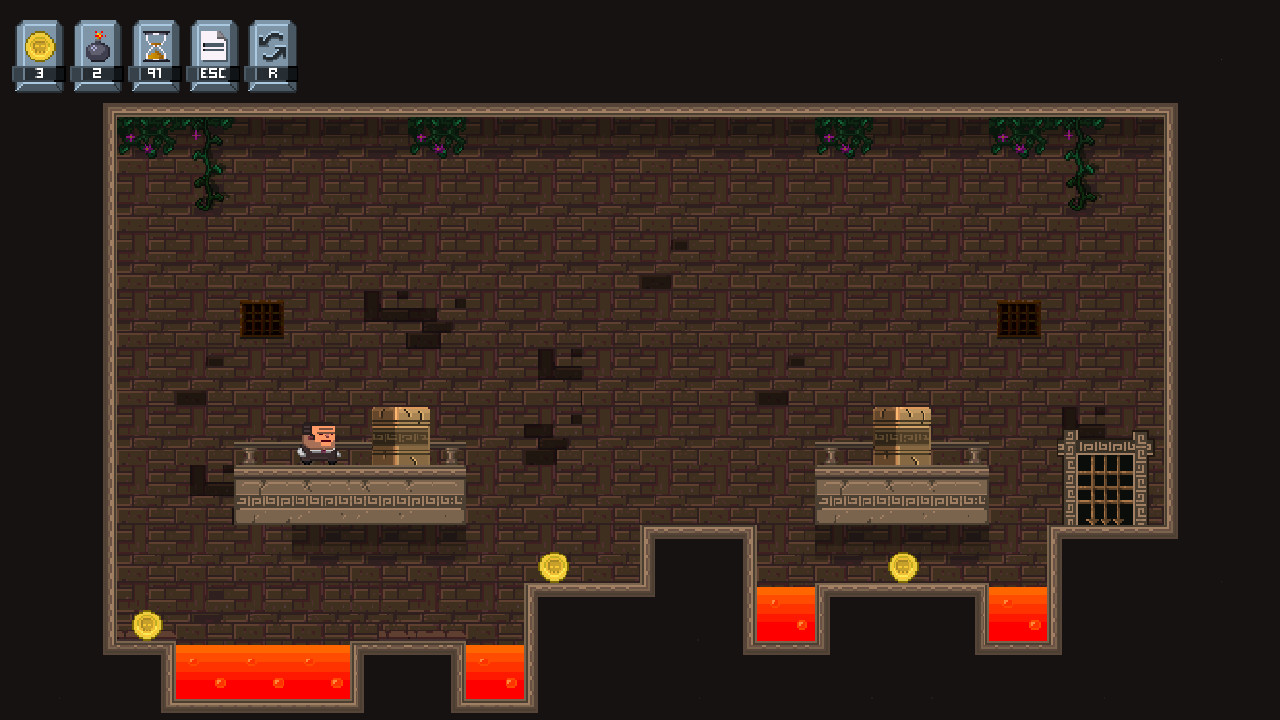Collect the coin above the right lava pool

pos(903,566)
